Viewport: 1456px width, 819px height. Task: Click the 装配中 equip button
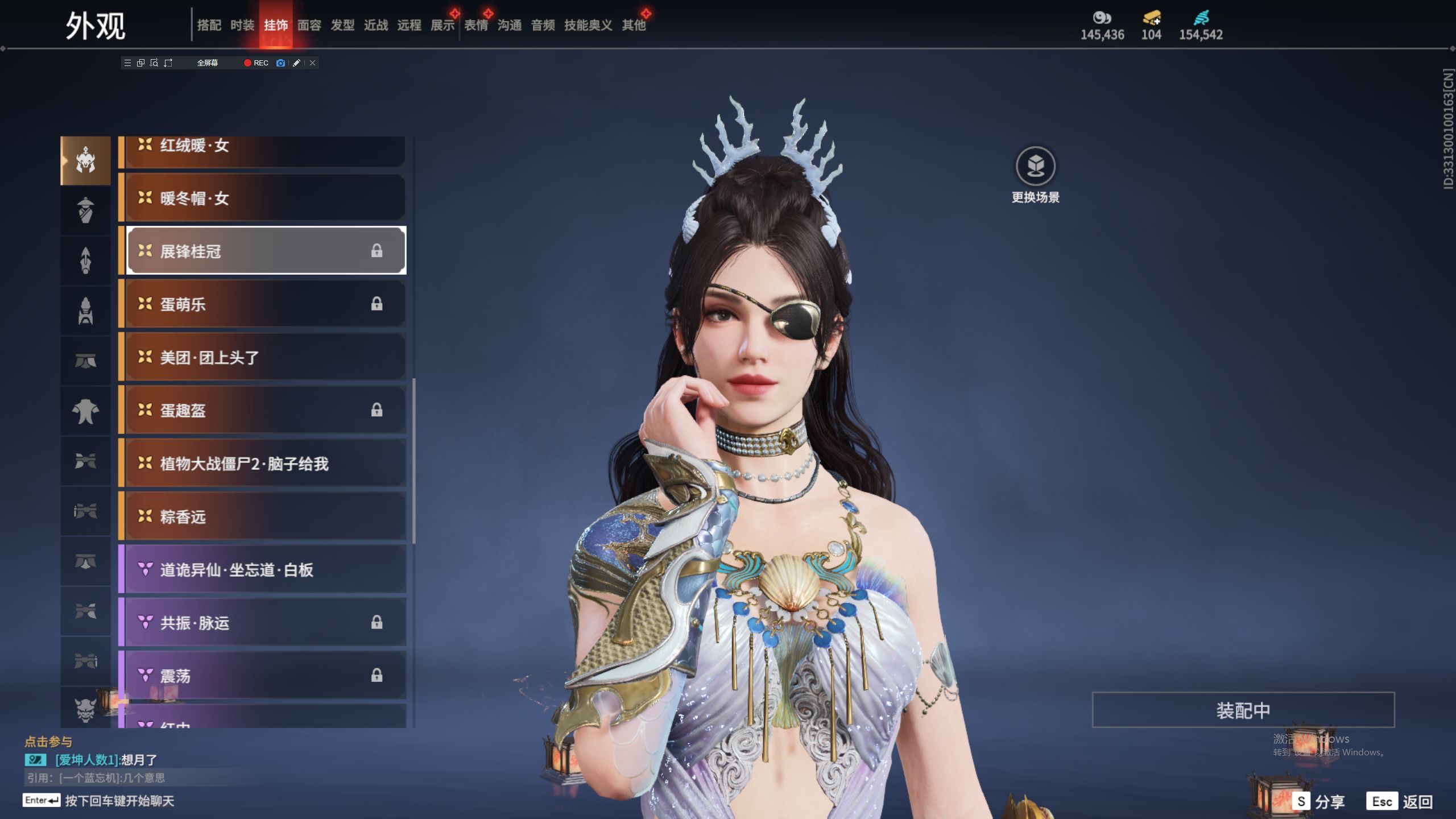(x=1243, y=710)
